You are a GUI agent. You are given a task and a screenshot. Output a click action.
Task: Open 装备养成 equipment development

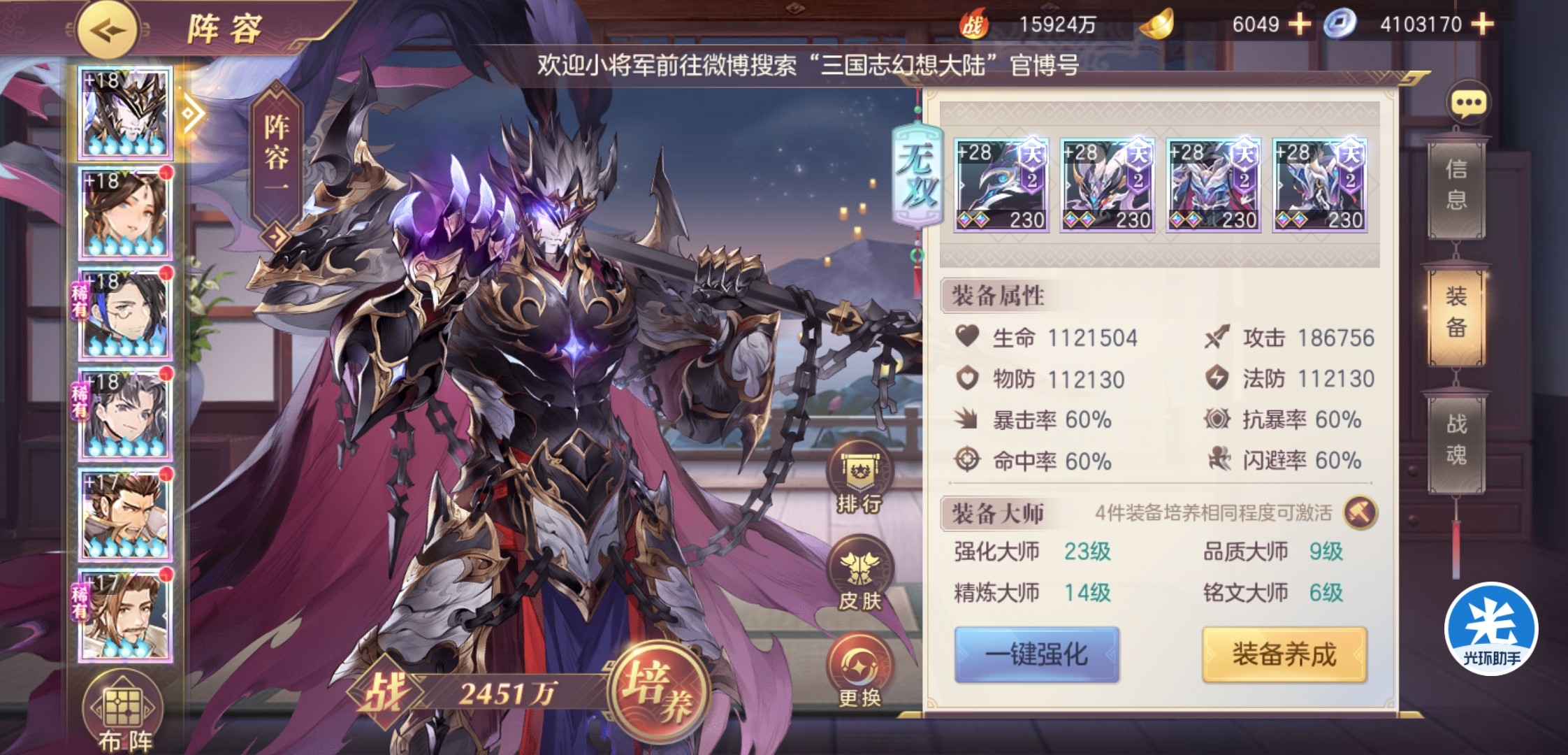(1284, 654)
